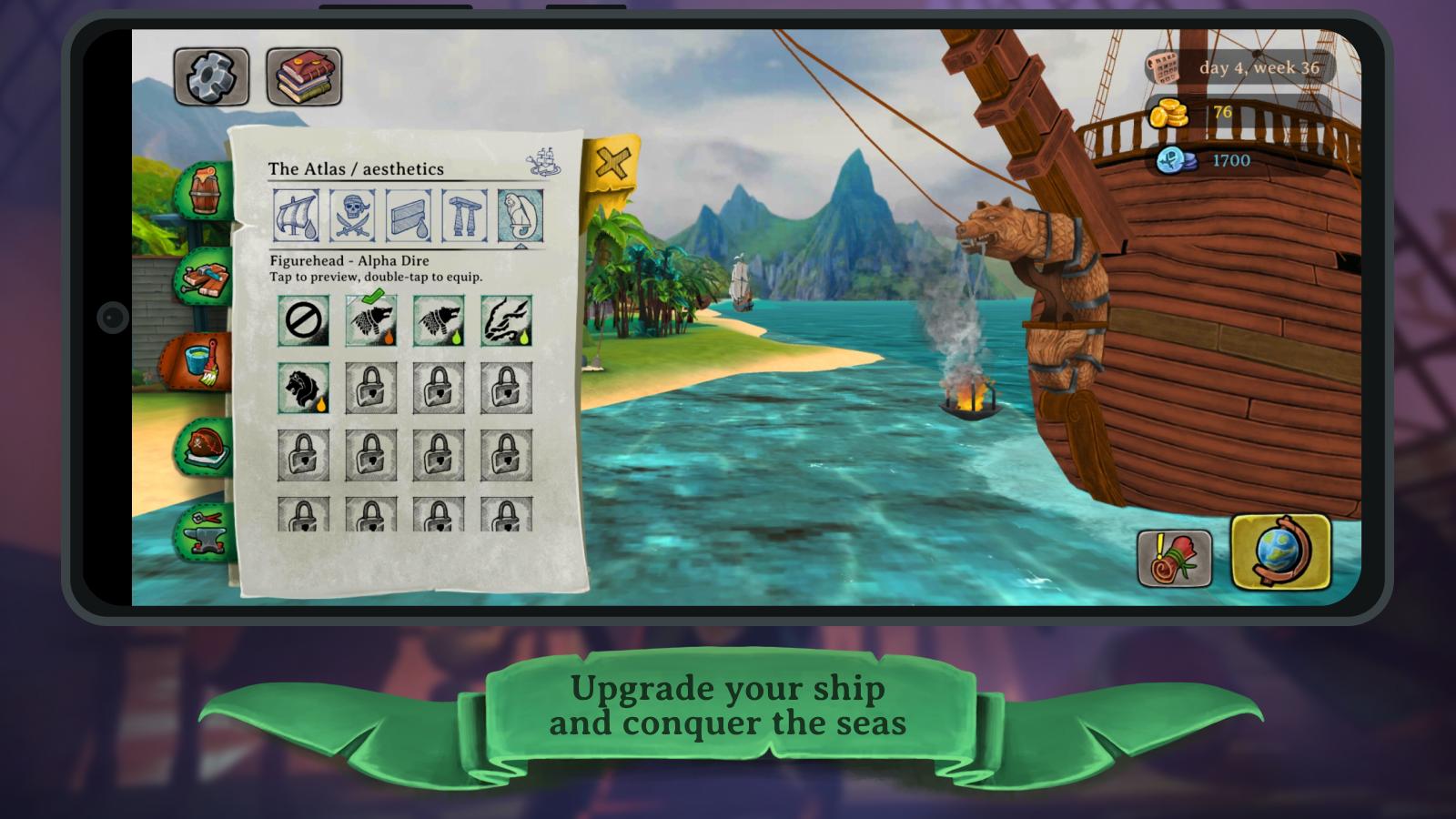
Task: Close the Atlas aesthetics panel
Action: [612, 164]
